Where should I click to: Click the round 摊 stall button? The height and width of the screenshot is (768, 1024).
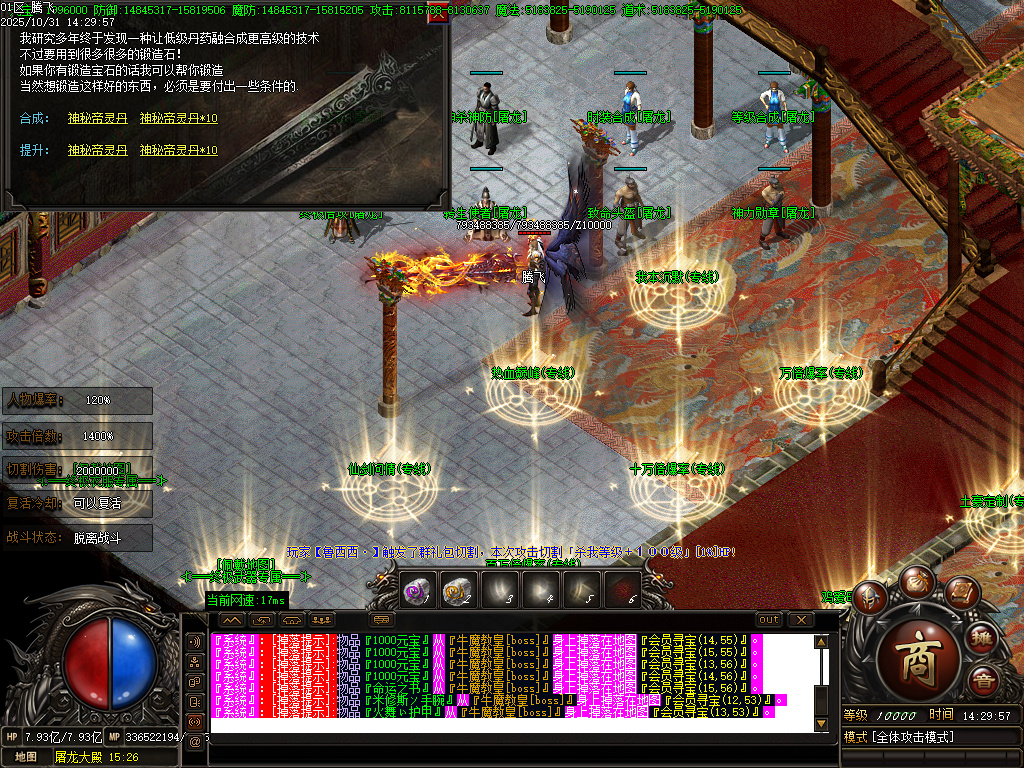[x=983, y=637]
